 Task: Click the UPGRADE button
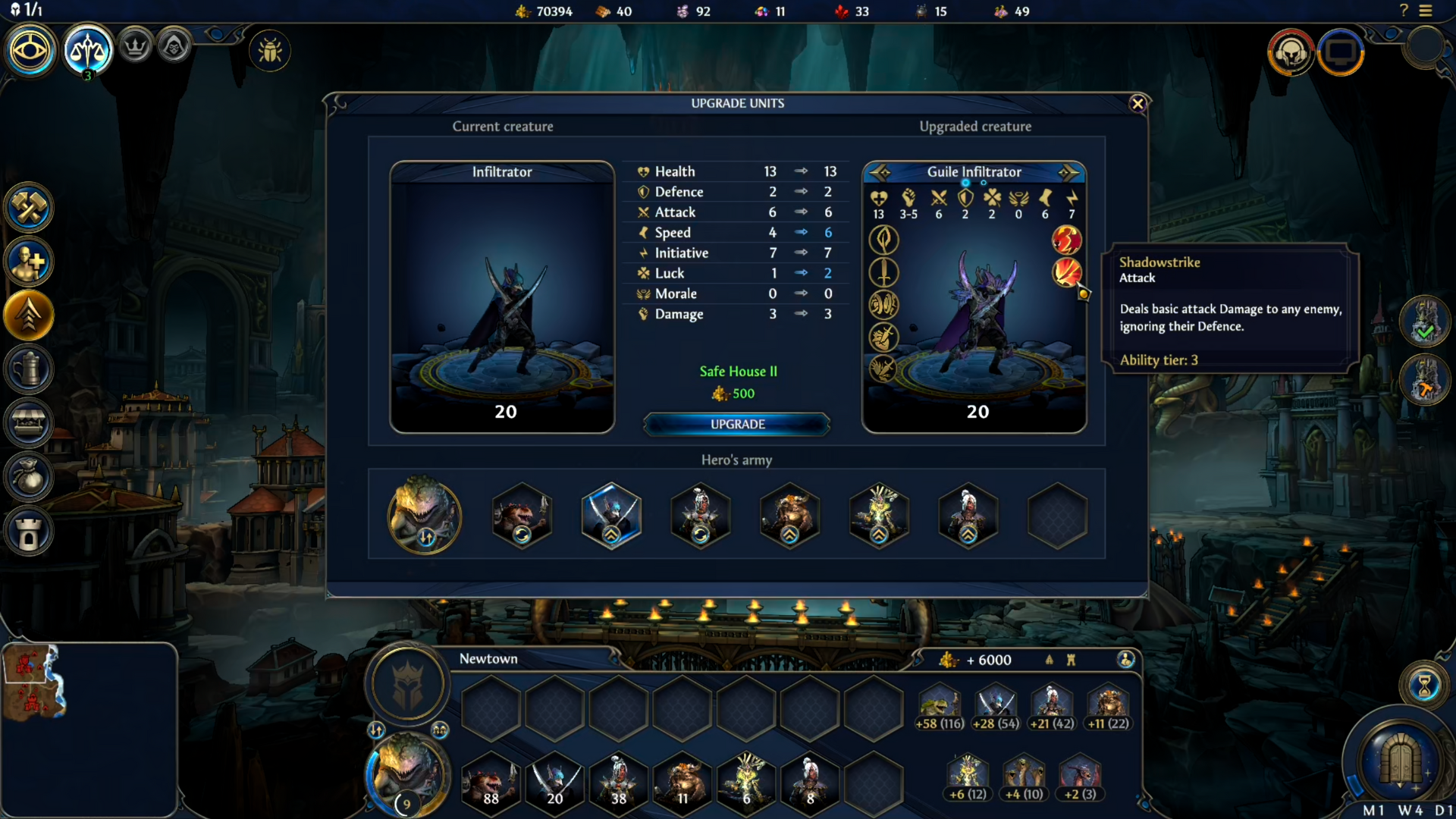point(737,424)
